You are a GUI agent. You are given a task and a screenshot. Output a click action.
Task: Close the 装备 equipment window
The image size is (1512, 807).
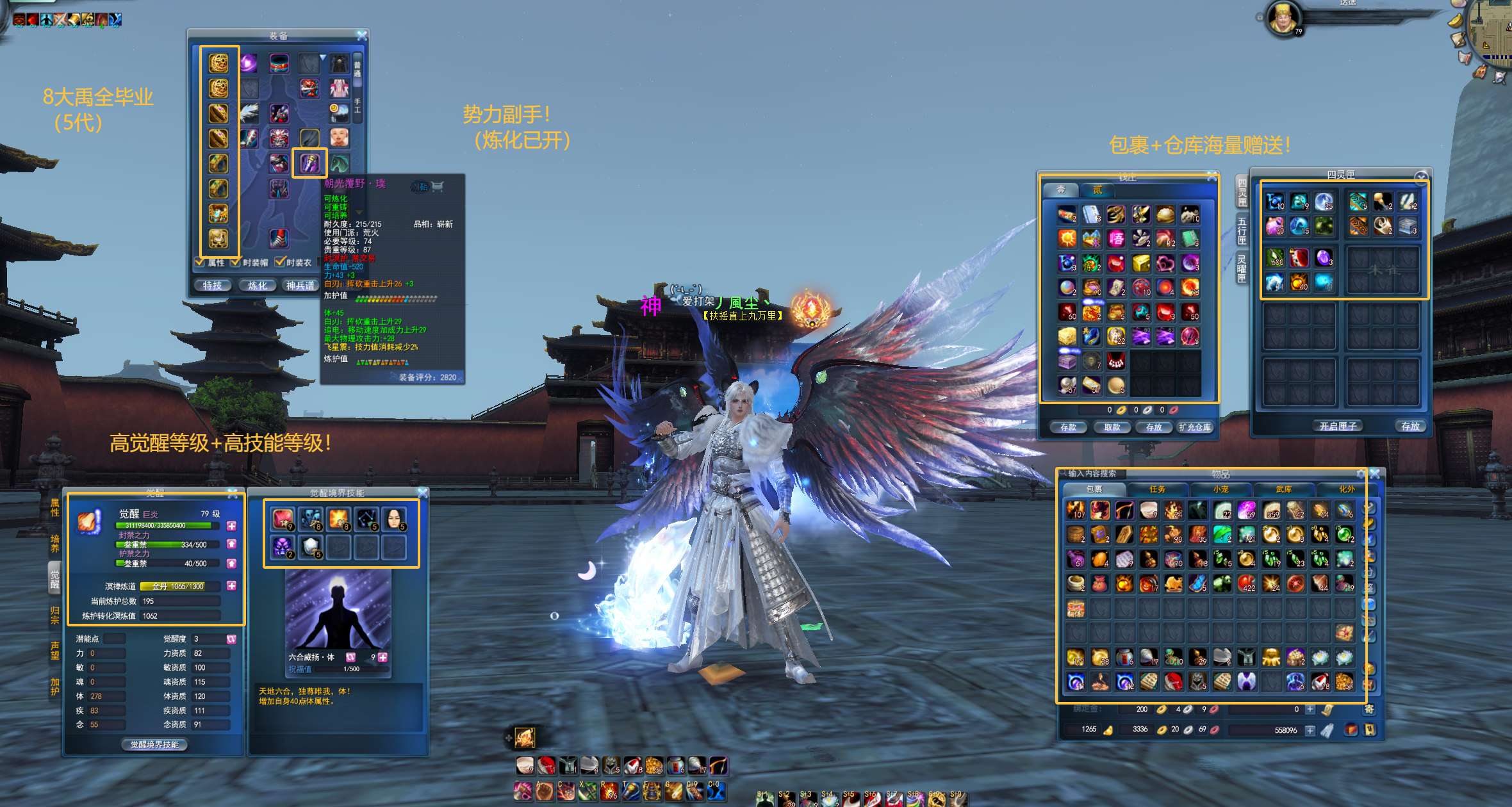coord(362,35)
